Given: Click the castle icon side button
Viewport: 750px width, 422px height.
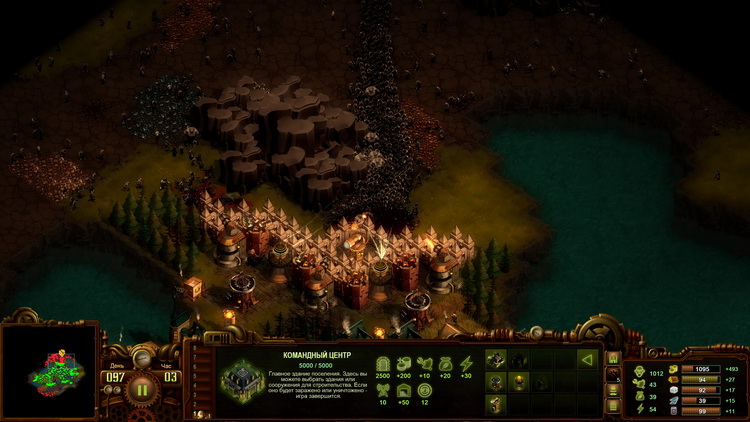Looking at the screenshot, I should 613,359.
